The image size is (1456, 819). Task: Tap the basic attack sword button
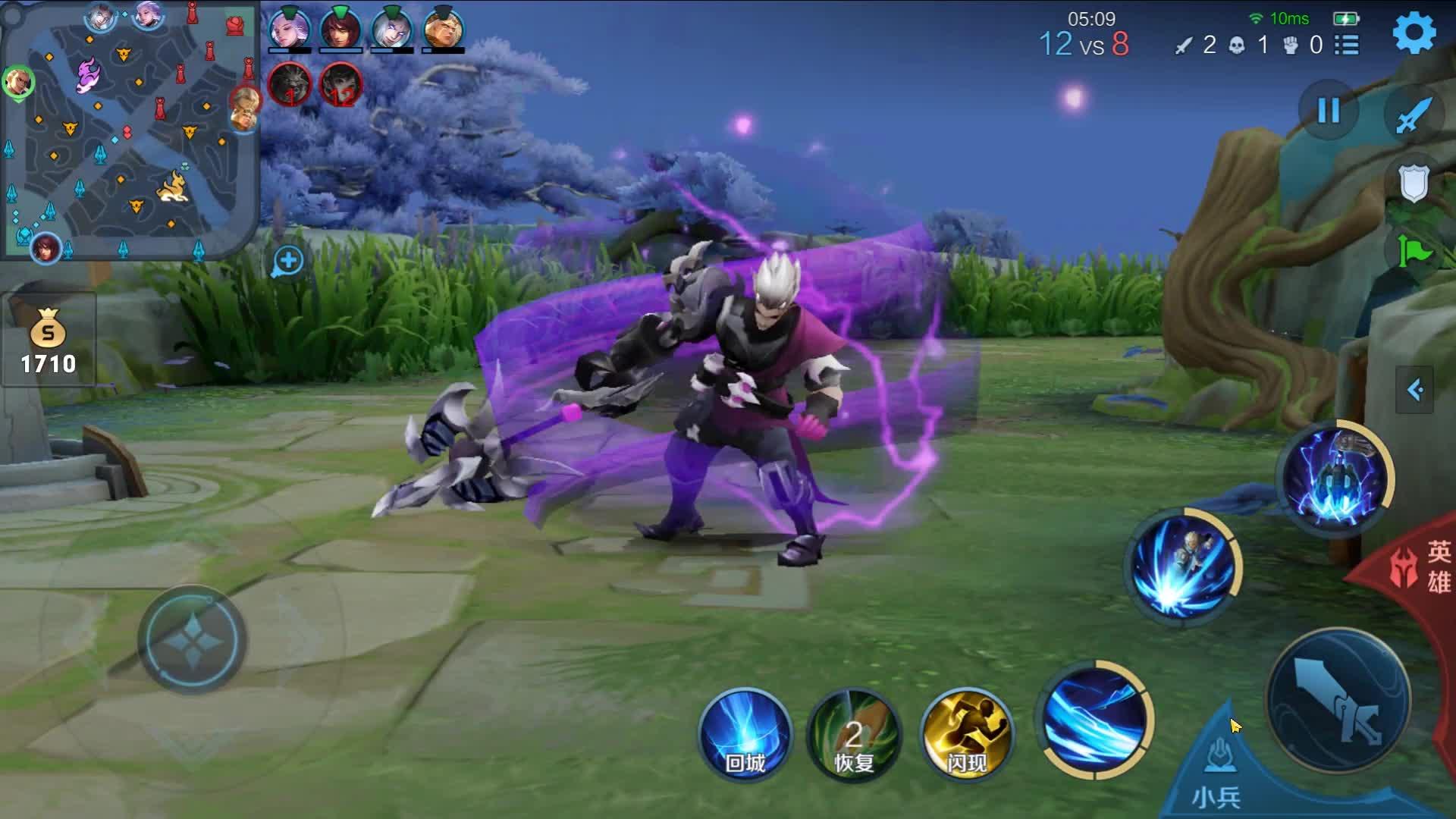pos(1338,701)
